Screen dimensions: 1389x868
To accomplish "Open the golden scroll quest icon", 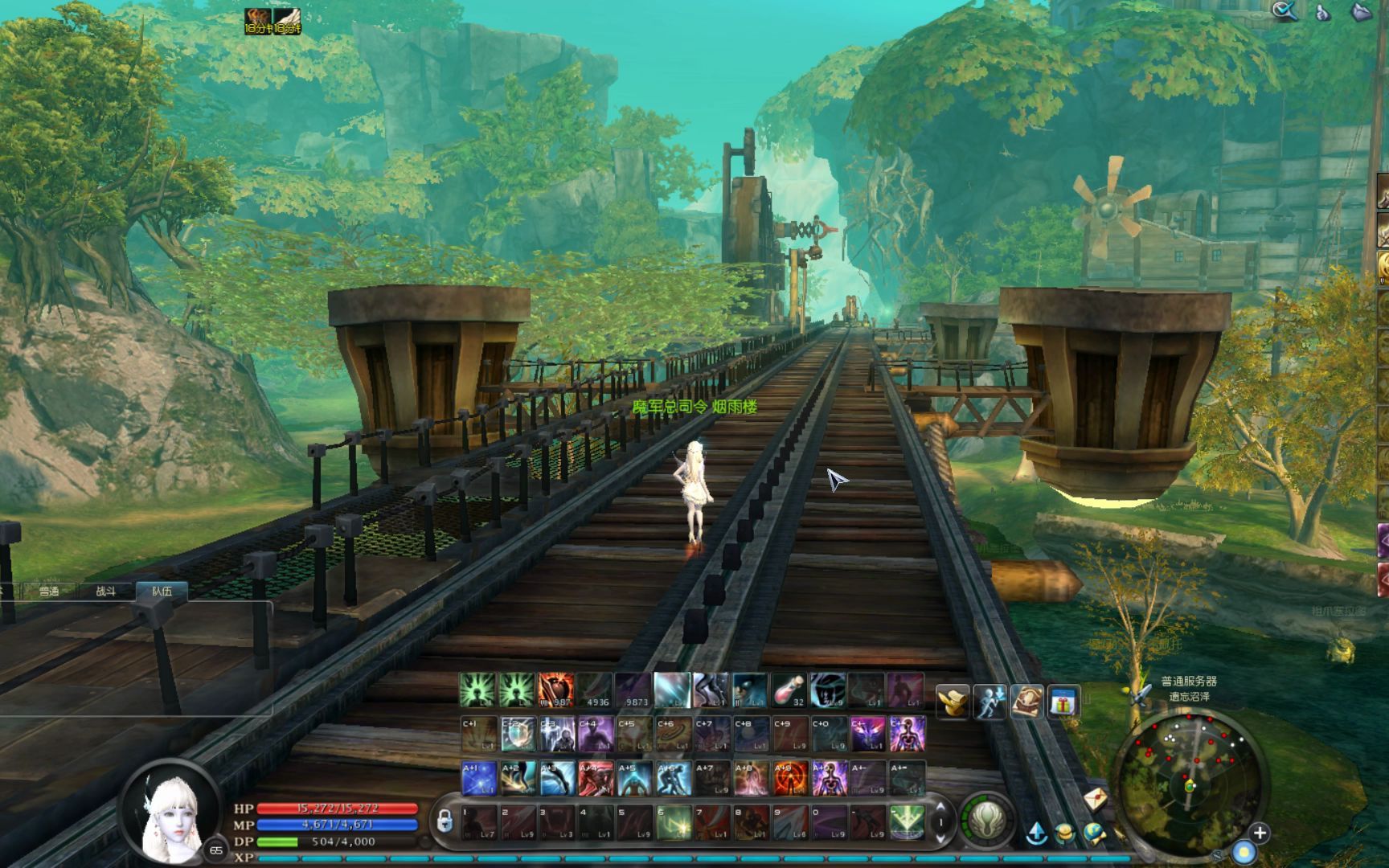I will point(953,702).
